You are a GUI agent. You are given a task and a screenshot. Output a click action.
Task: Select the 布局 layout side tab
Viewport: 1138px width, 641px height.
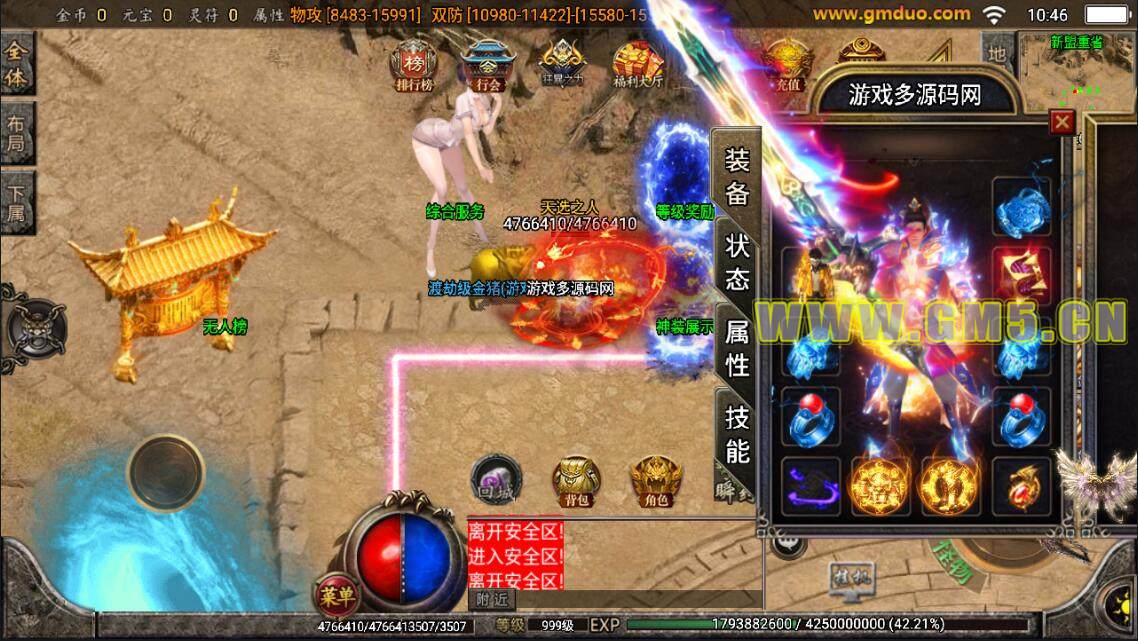[x=17, y=133]
